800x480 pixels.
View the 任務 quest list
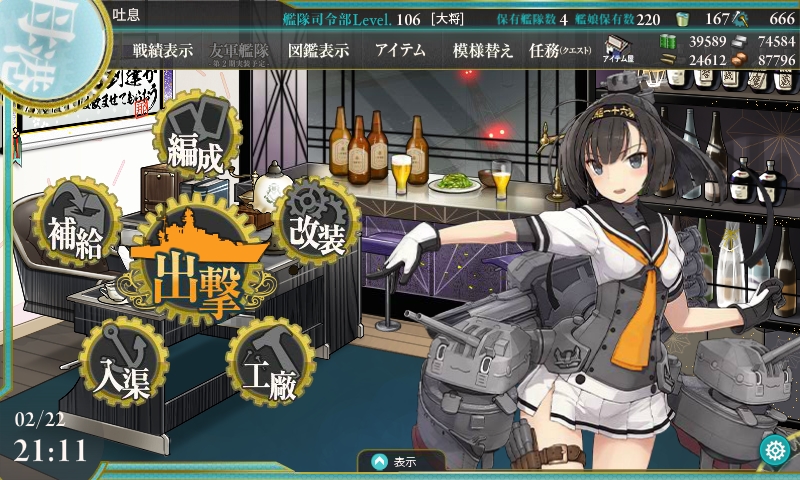pos(560,50)
